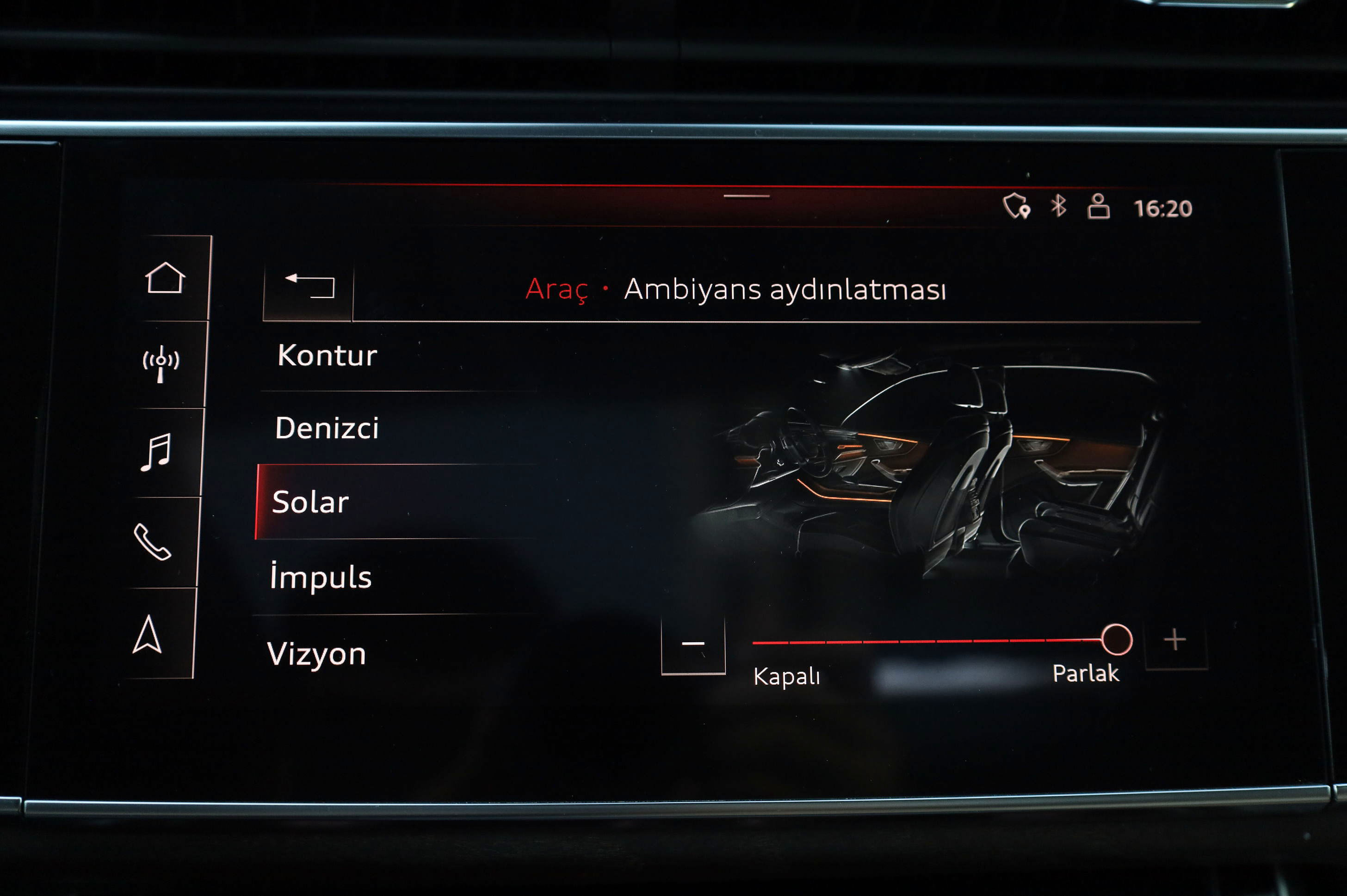Open the Bluetooth status icon
The width and height of the screenshot is (1347, 896).
click(x=1058, y=206)
